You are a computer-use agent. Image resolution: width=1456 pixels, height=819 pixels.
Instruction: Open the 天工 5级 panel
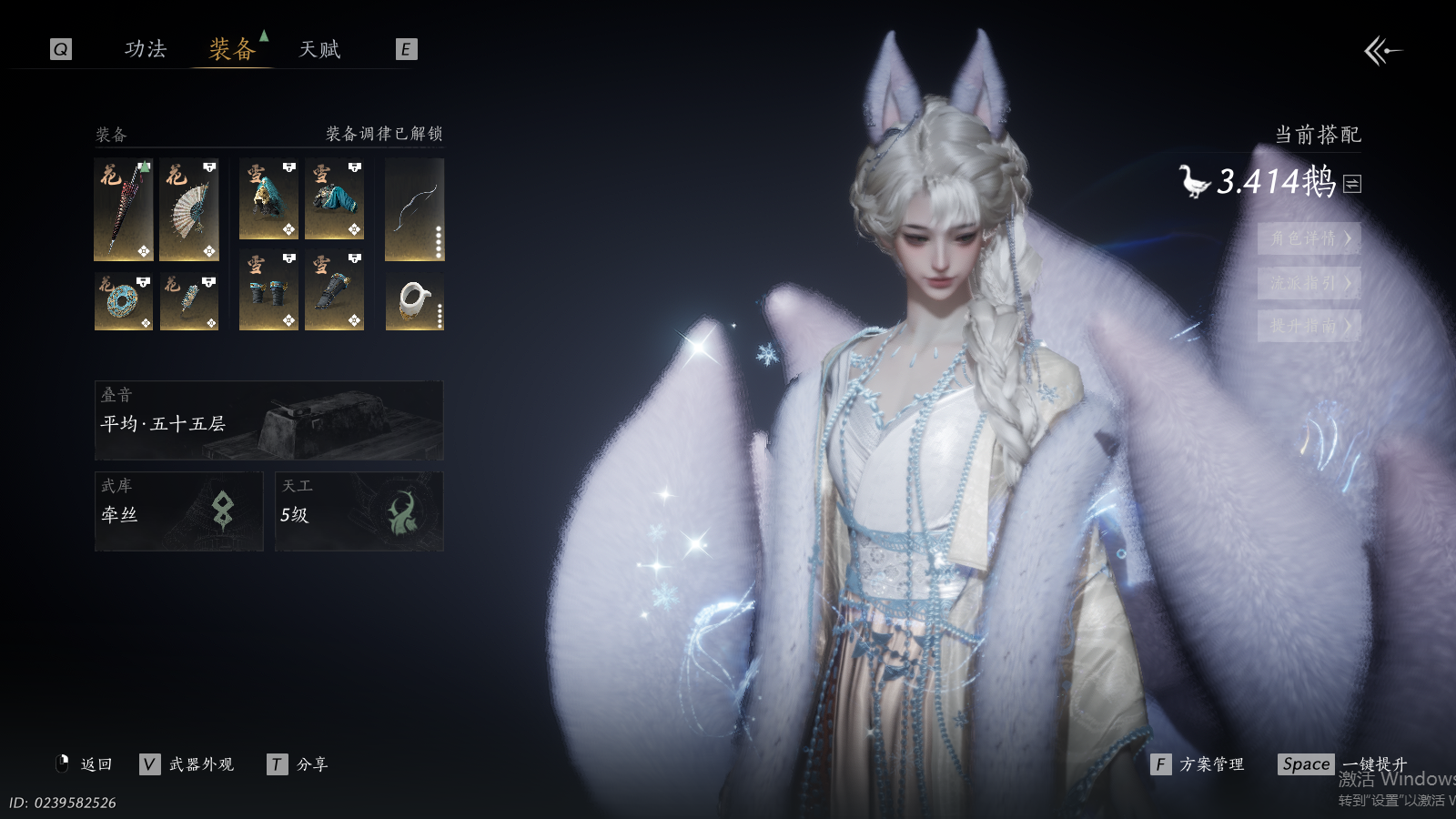pyautogui.click(x=359, y=511)
